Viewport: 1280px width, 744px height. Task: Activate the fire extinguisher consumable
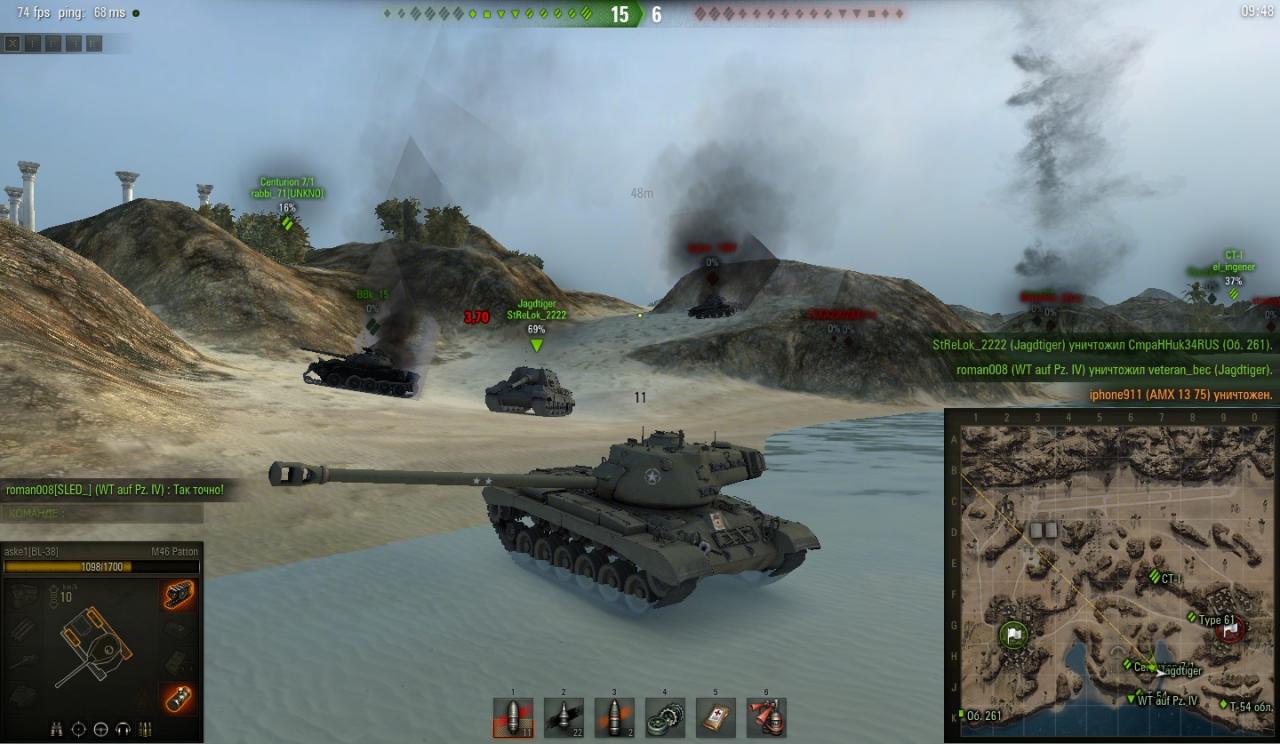pos(766,717)
